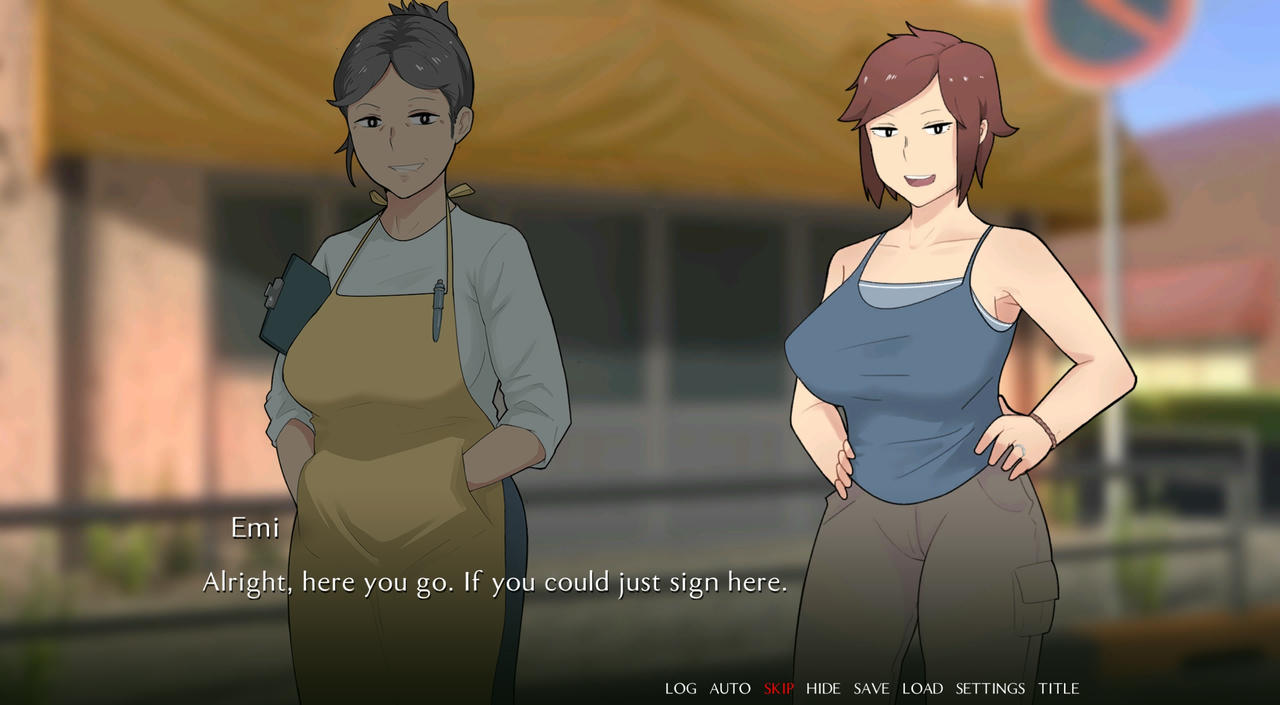The height and width of the screenshot is (705, 1280).
Task: Hide the dialogue text interface
Action: pos(823,688)
